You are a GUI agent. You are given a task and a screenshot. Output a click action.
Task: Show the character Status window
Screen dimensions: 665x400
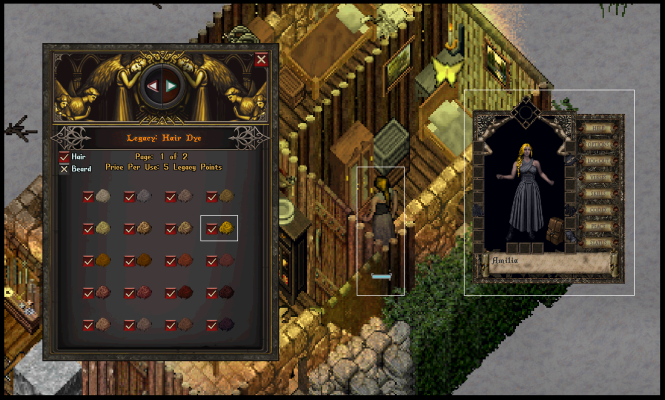point(600,242)
